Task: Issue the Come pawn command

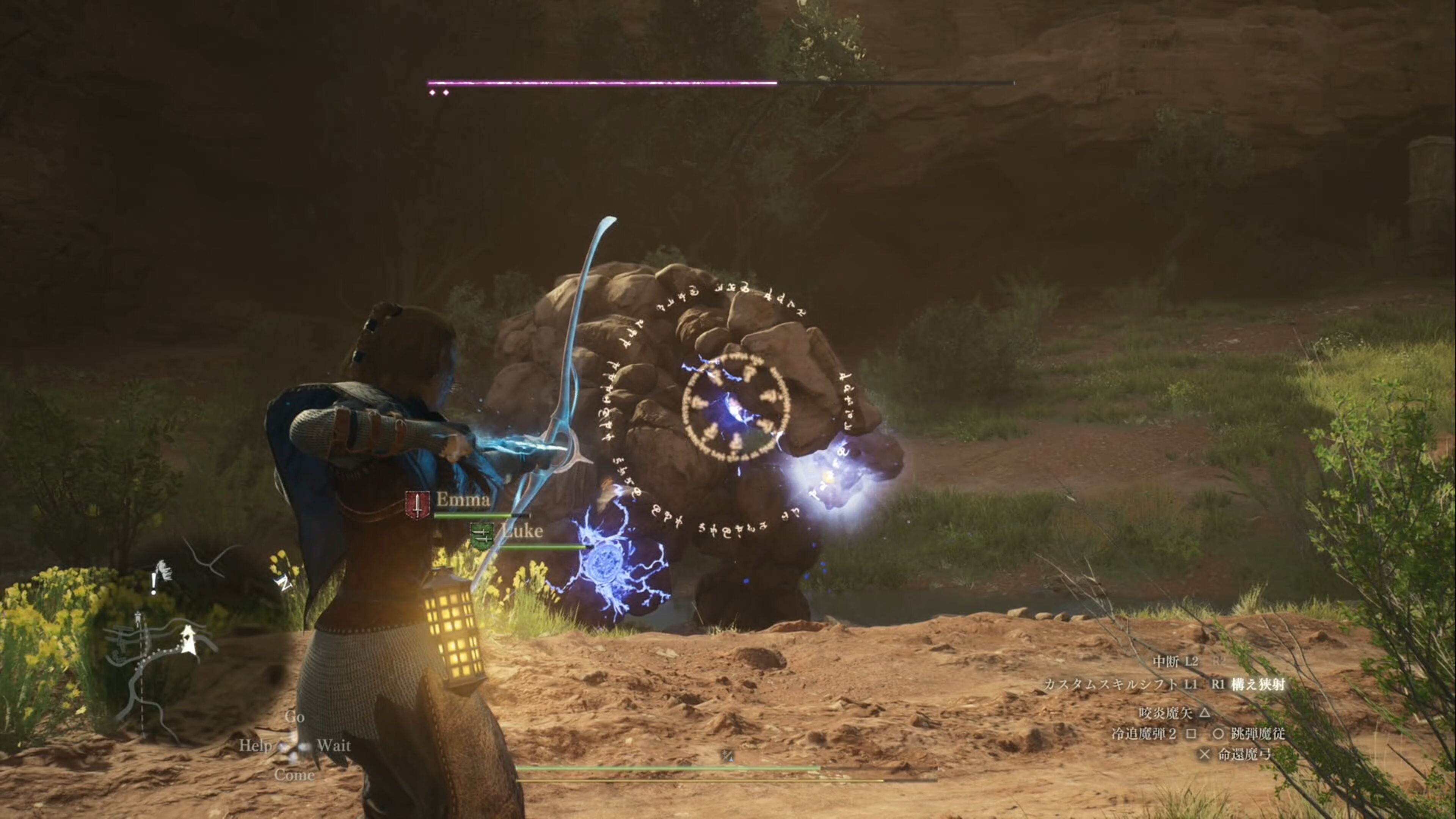Action: tap(295, 775)
